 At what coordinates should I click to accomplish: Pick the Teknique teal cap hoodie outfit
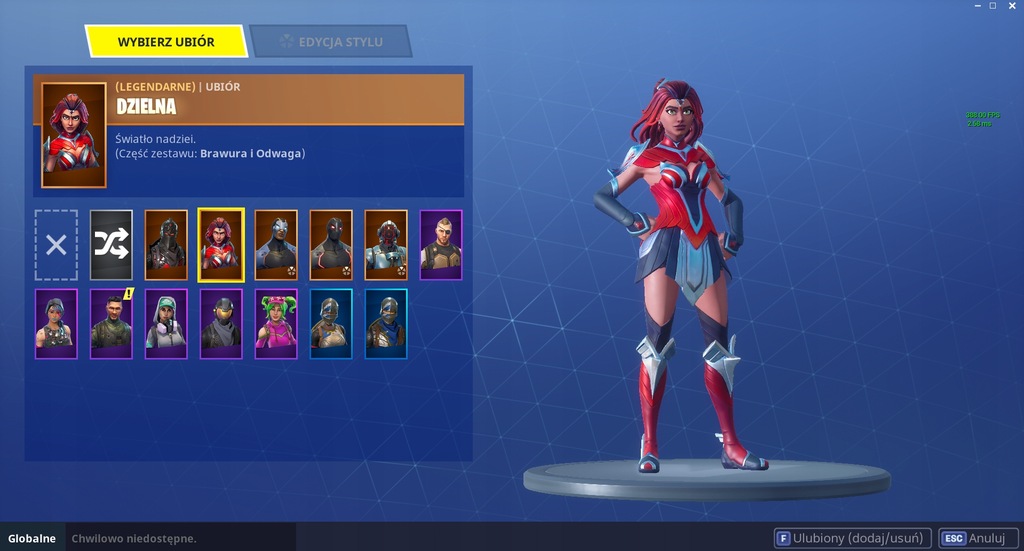(166, 324)
